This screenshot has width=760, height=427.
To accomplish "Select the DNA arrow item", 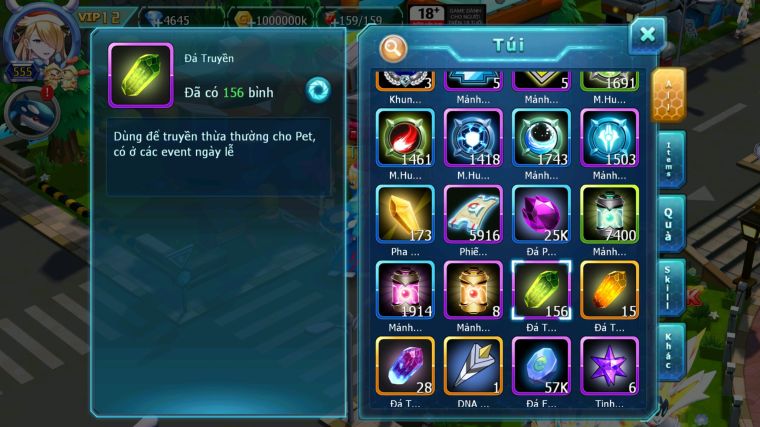I will click(473, 365).
